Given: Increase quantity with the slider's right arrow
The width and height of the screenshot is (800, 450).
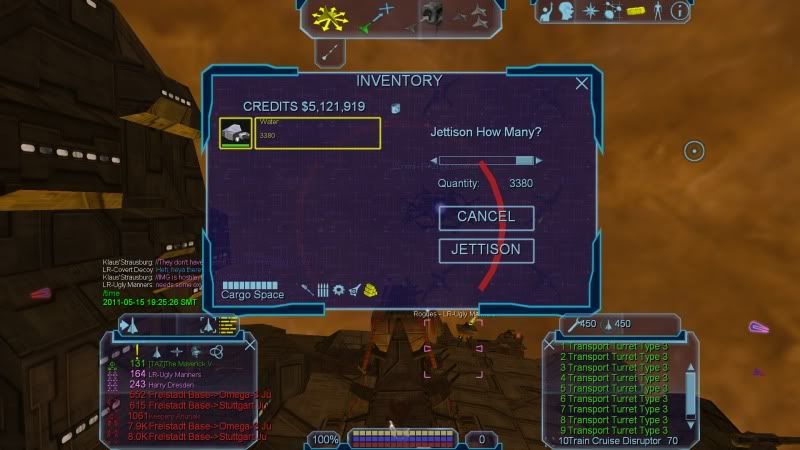Looking at the screenshot, I should [539, 160].
